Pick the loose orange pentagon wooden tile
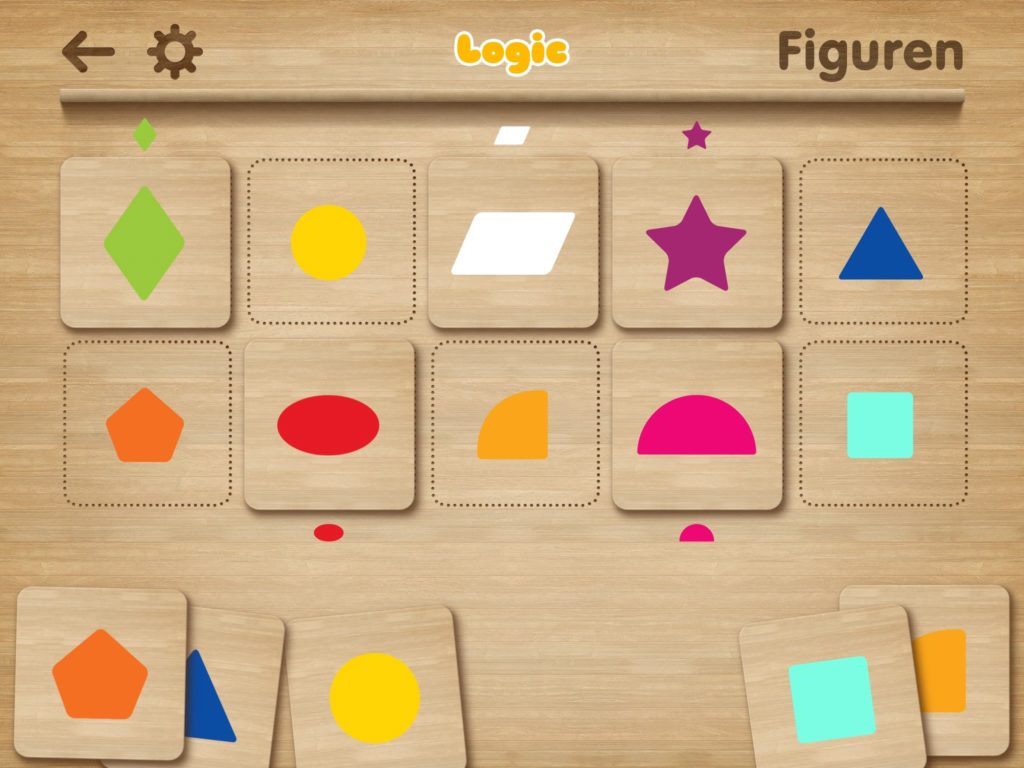Image resolution: width=1024 pixels, height=768 pixels. coord(100,674)
